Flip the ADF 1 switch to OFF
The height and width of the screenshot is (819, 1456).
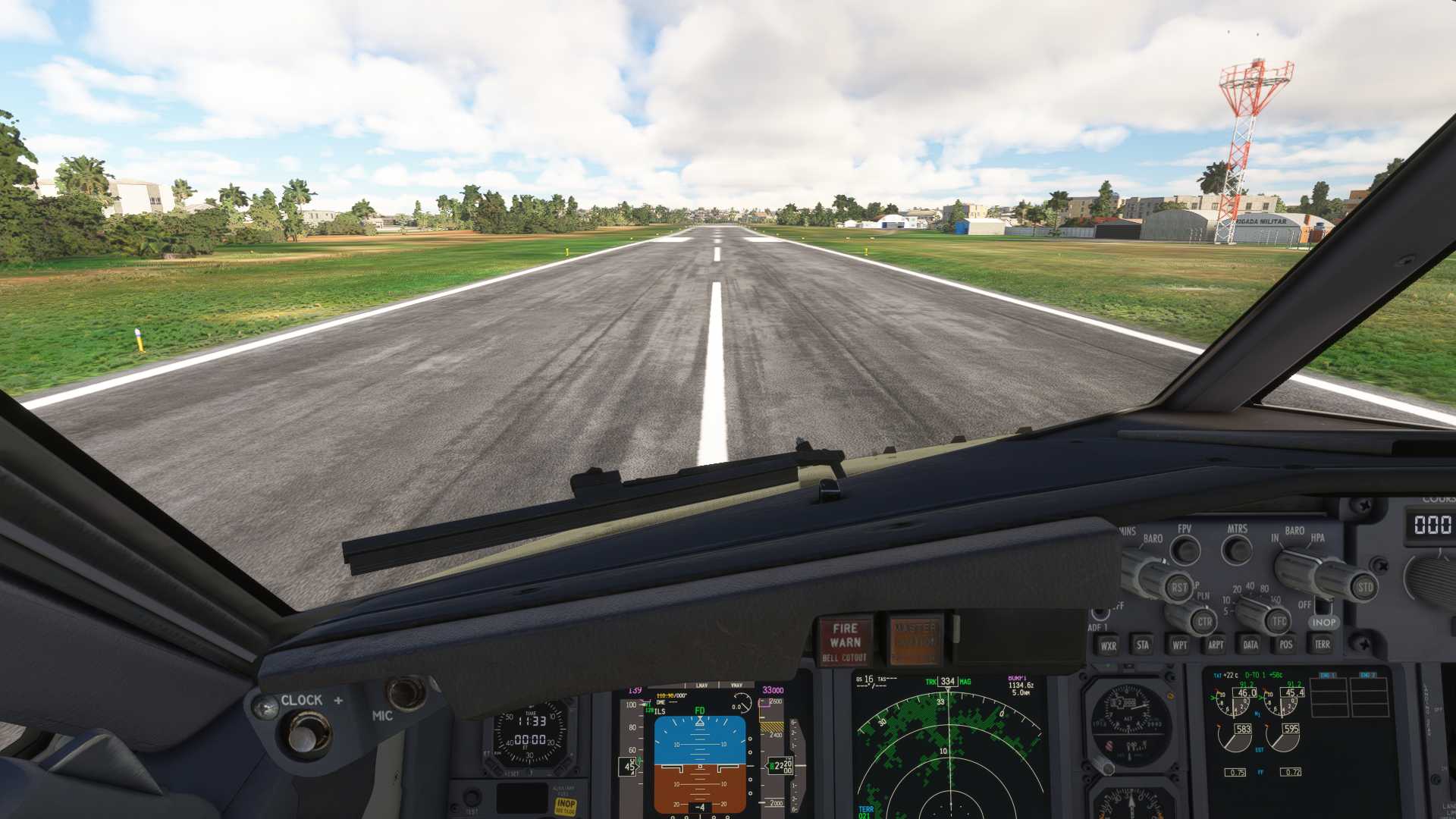click(x=1099, y=614)
